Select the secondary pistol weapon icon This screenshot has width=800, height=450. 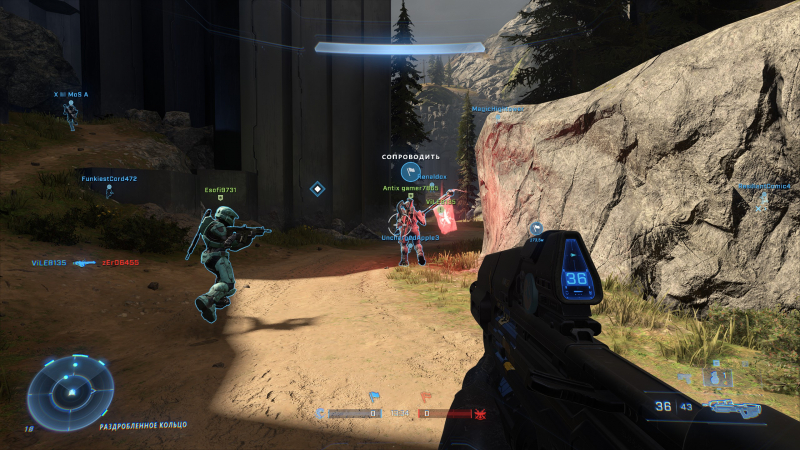683,377
